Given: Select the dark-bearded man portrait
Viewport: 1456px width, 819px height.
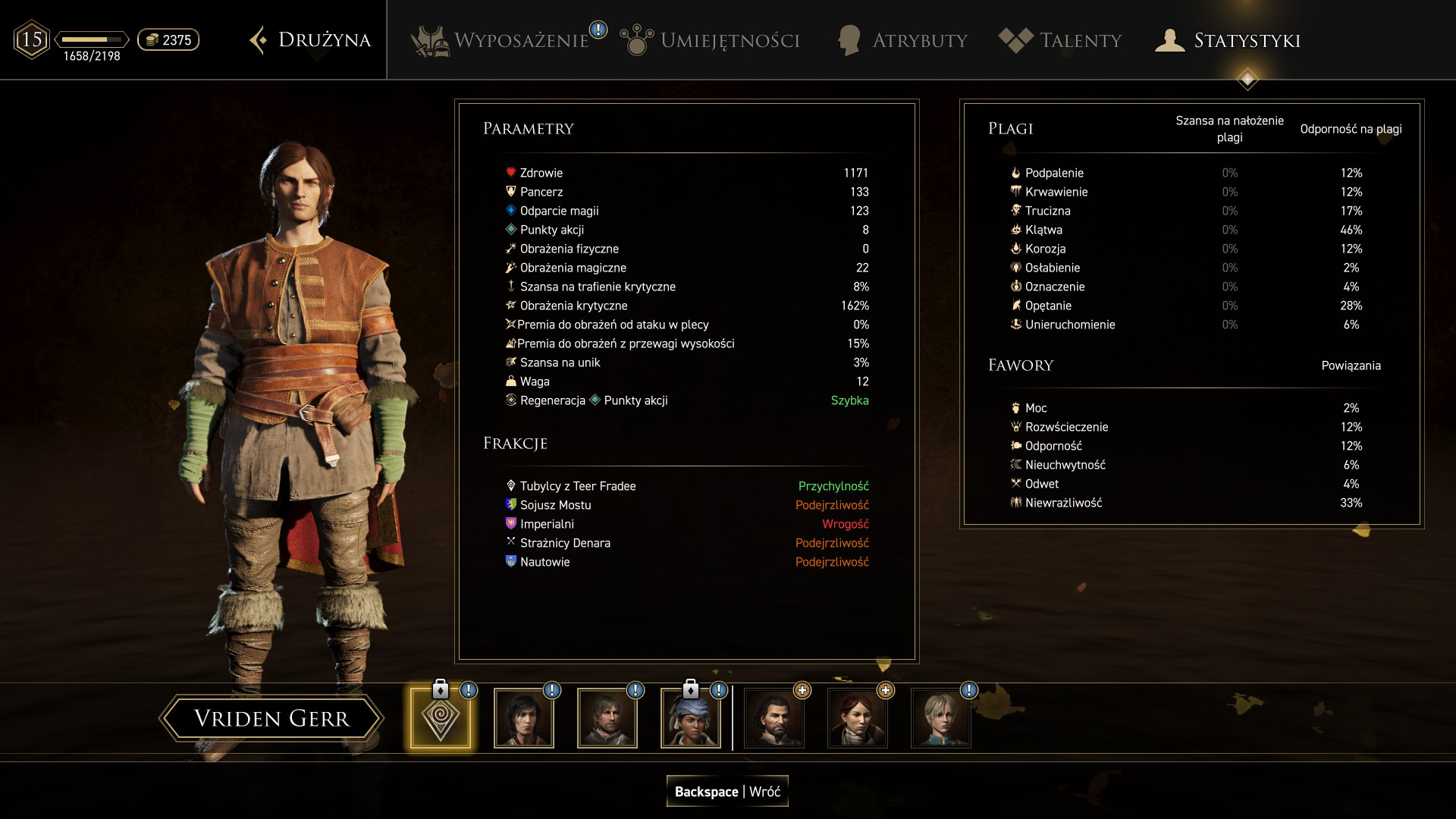Looking at the screenshot, I should coord(774,718).
